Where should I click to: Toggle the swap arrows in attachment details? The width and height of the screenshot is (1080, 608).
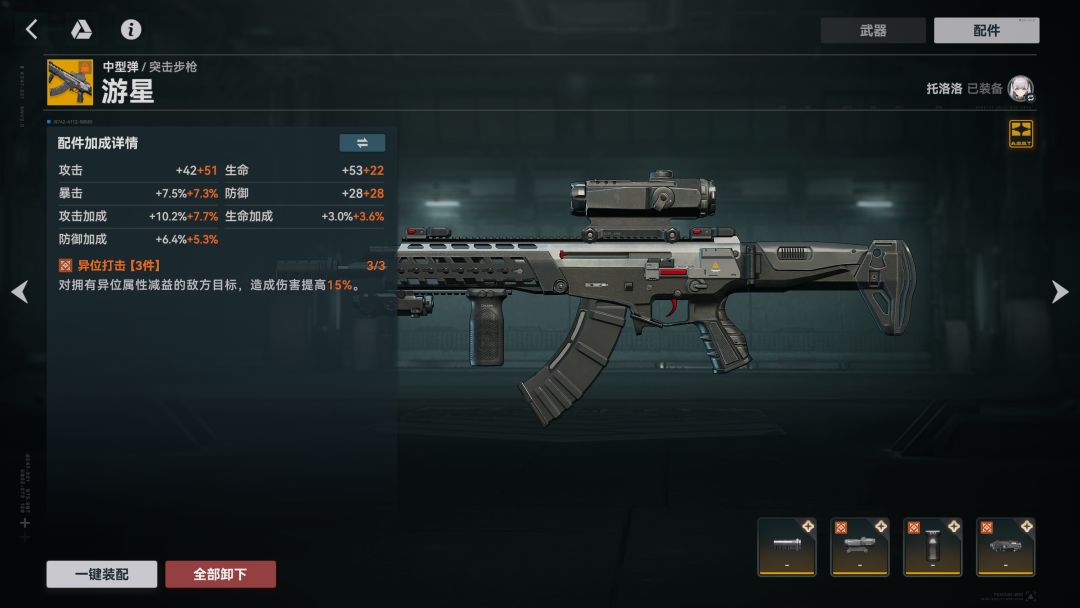[x=362, y=143]
